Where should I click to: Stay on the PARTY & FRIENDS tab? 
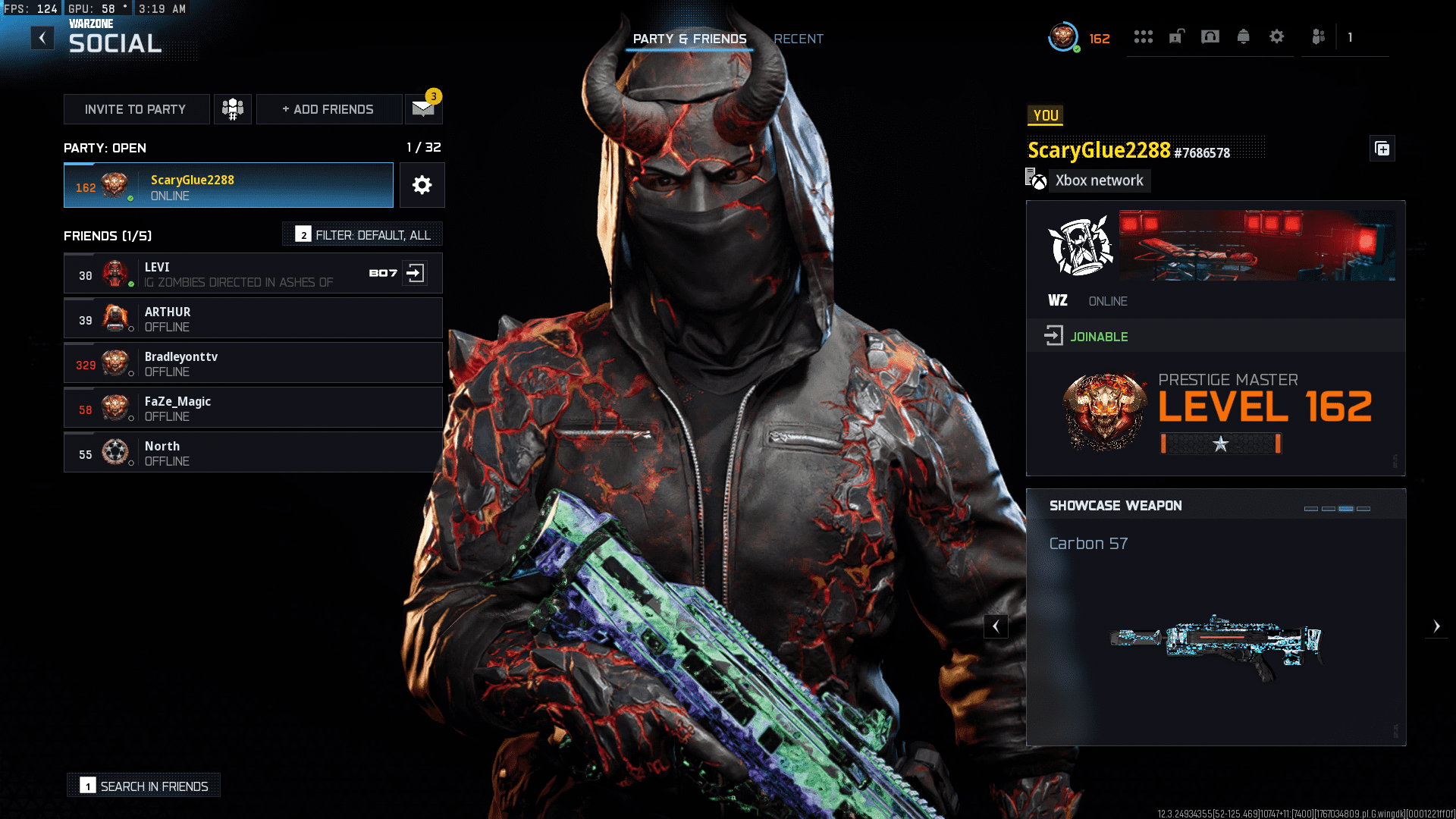[690, 39]
